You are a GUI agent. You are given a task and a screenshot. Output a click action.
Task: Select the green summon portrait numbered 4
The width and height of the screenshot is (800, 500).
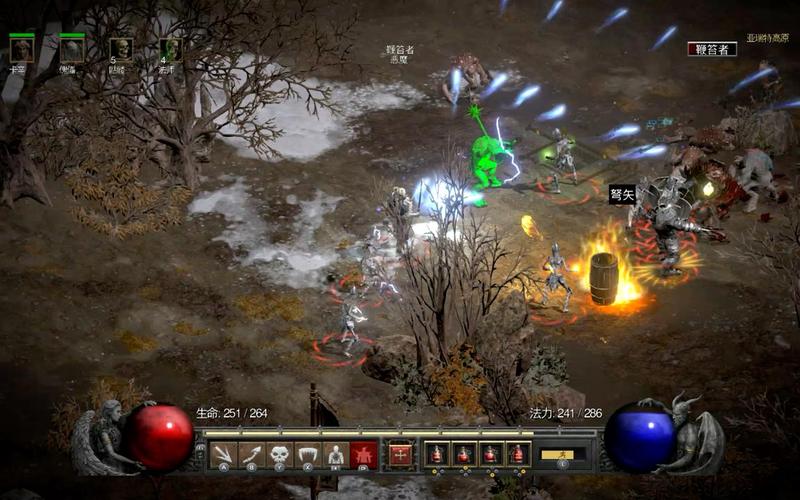coord(170,49)
